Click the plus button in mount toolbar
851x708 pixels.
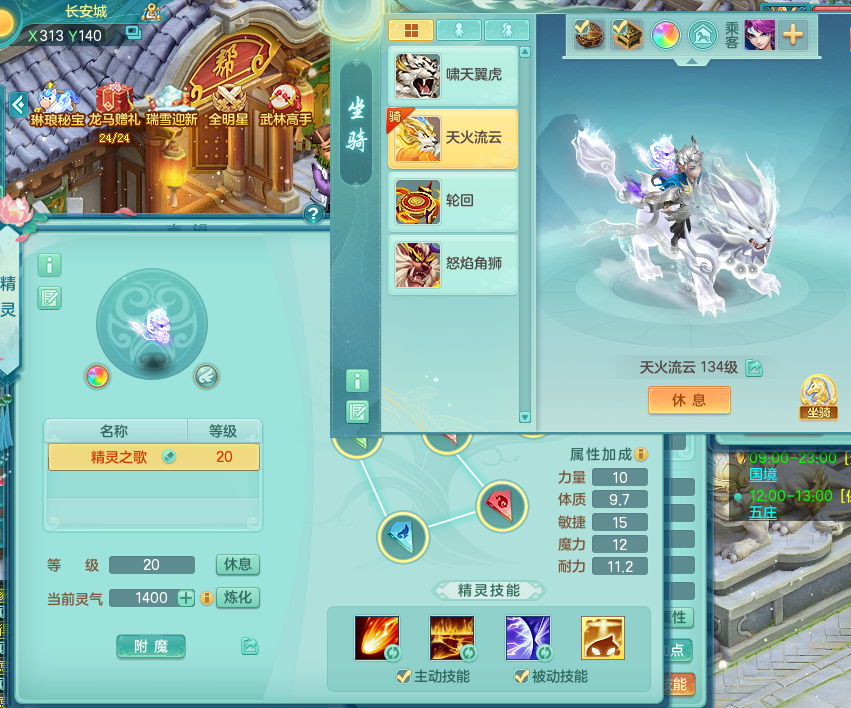pos(793,35)
